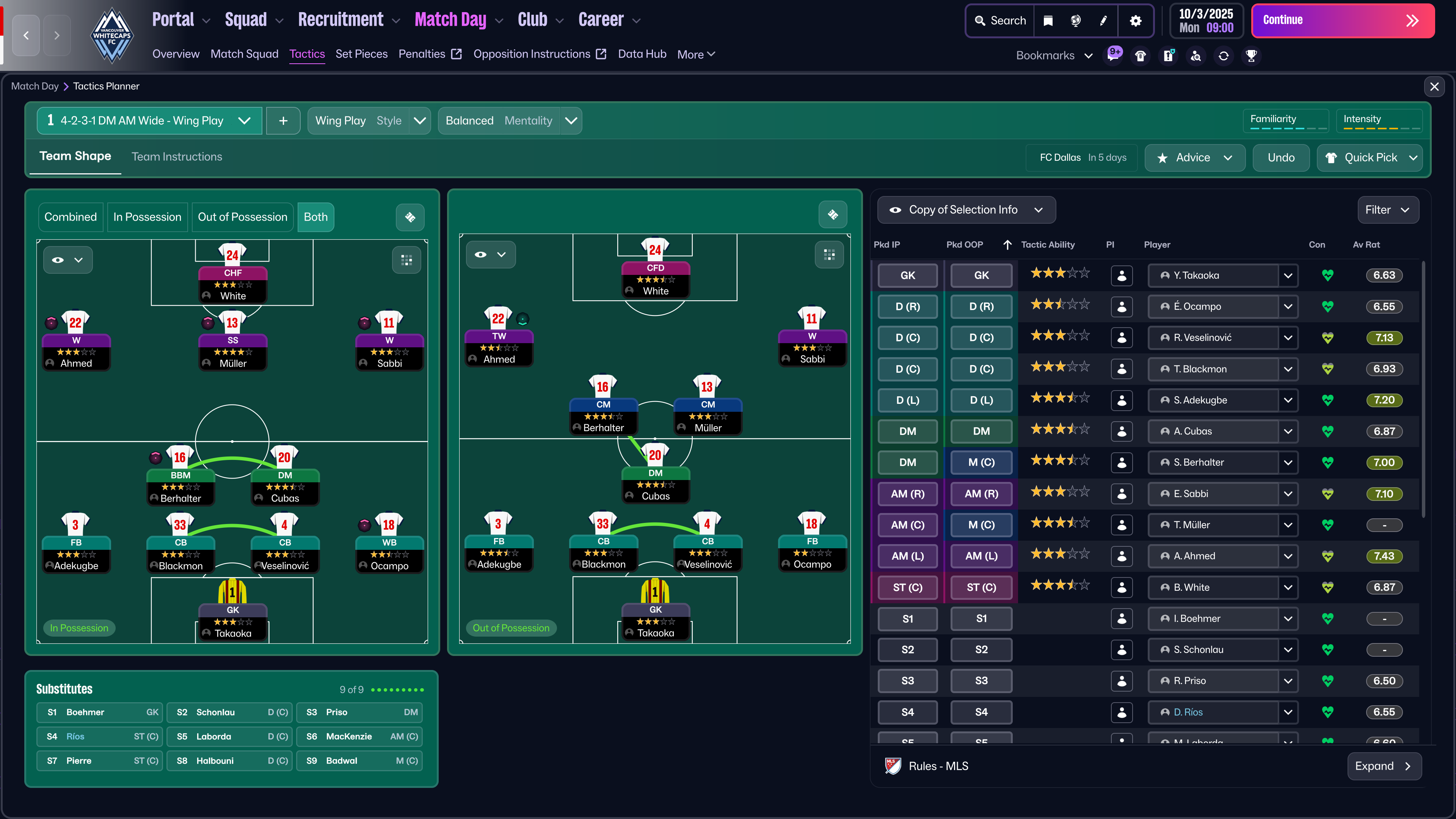Expand the Quick Pick dropdown
This screenshot has width=1456, height=819.
(1370, 158)
